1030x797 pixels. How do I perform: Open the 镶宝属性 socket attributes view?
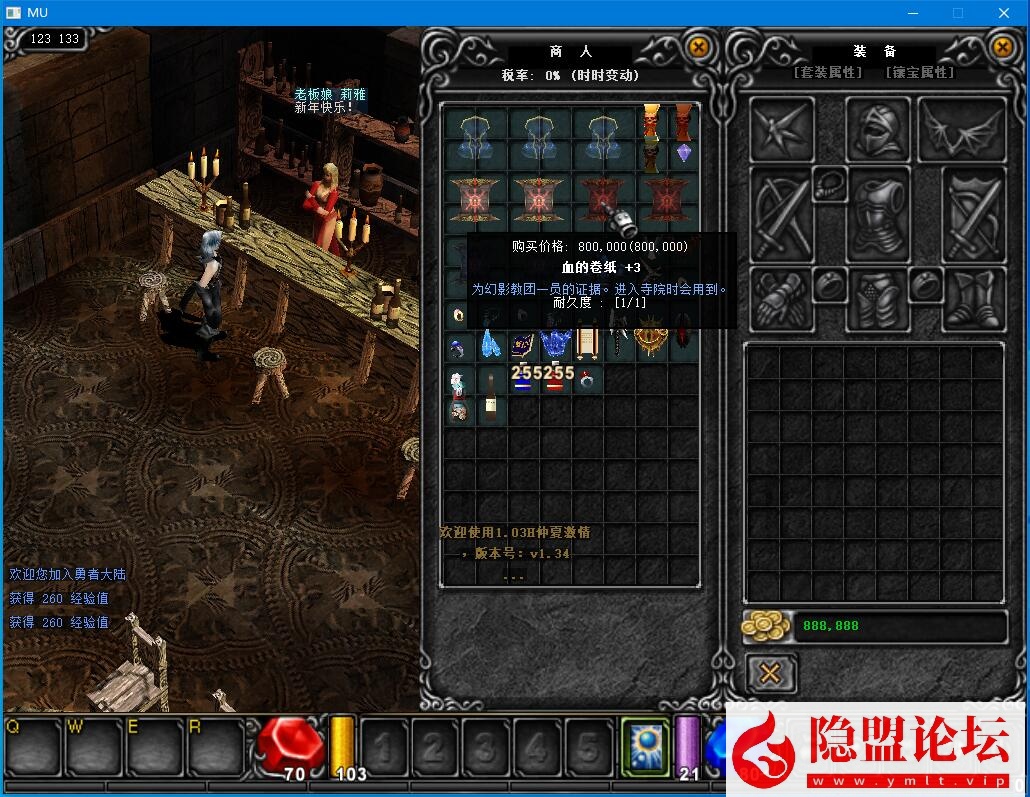(919, 73)
